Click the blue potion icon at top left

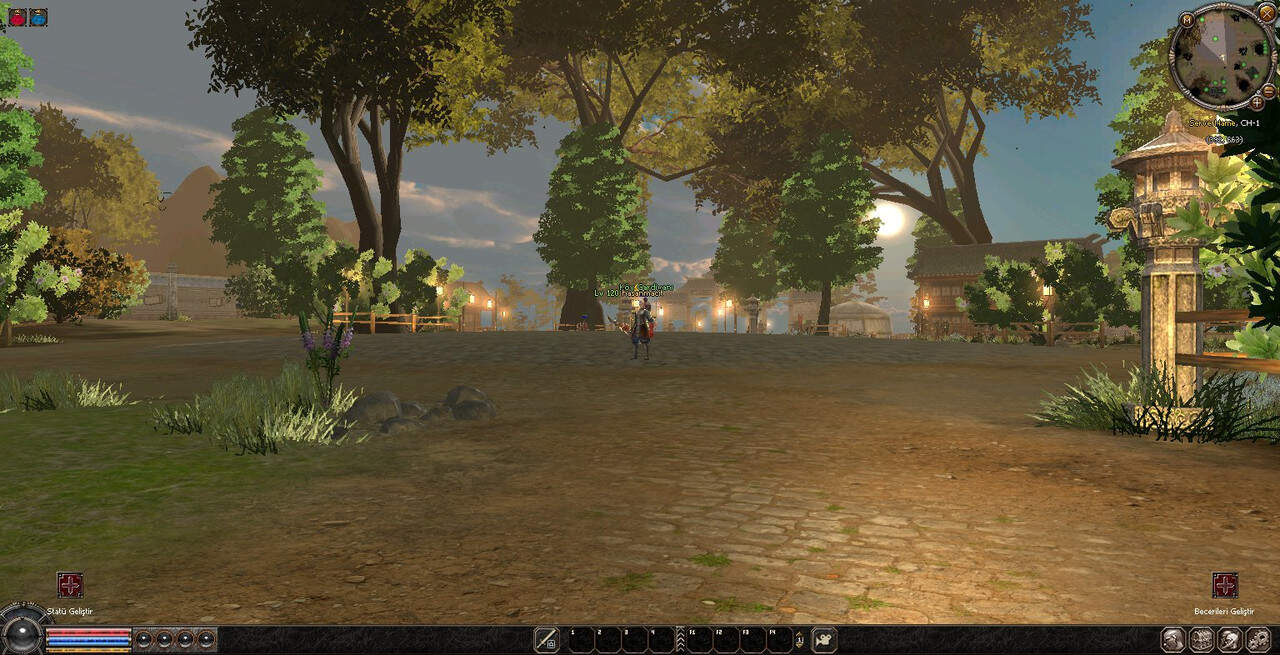[38, 17]
